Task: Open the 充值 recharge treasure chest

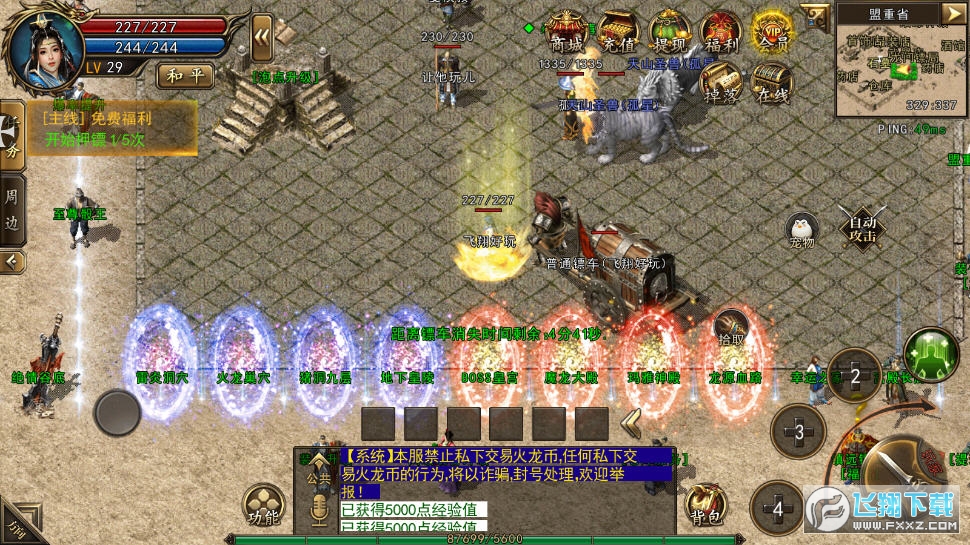Action: (x=619, y=34)
